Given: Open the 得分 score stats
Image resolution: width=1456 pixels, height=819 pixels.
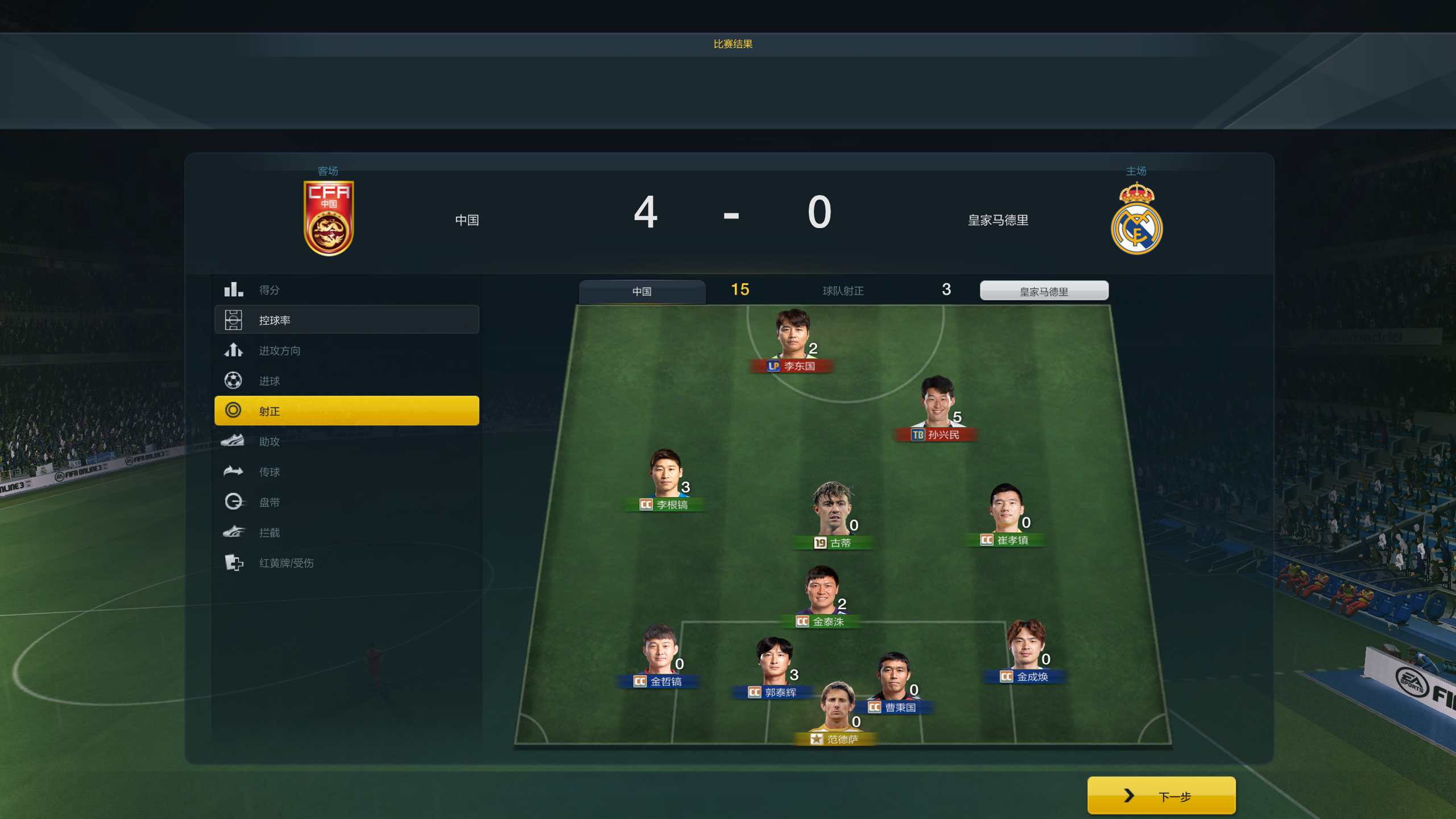Looking at the screenshot, I should (x=346, y=290).
